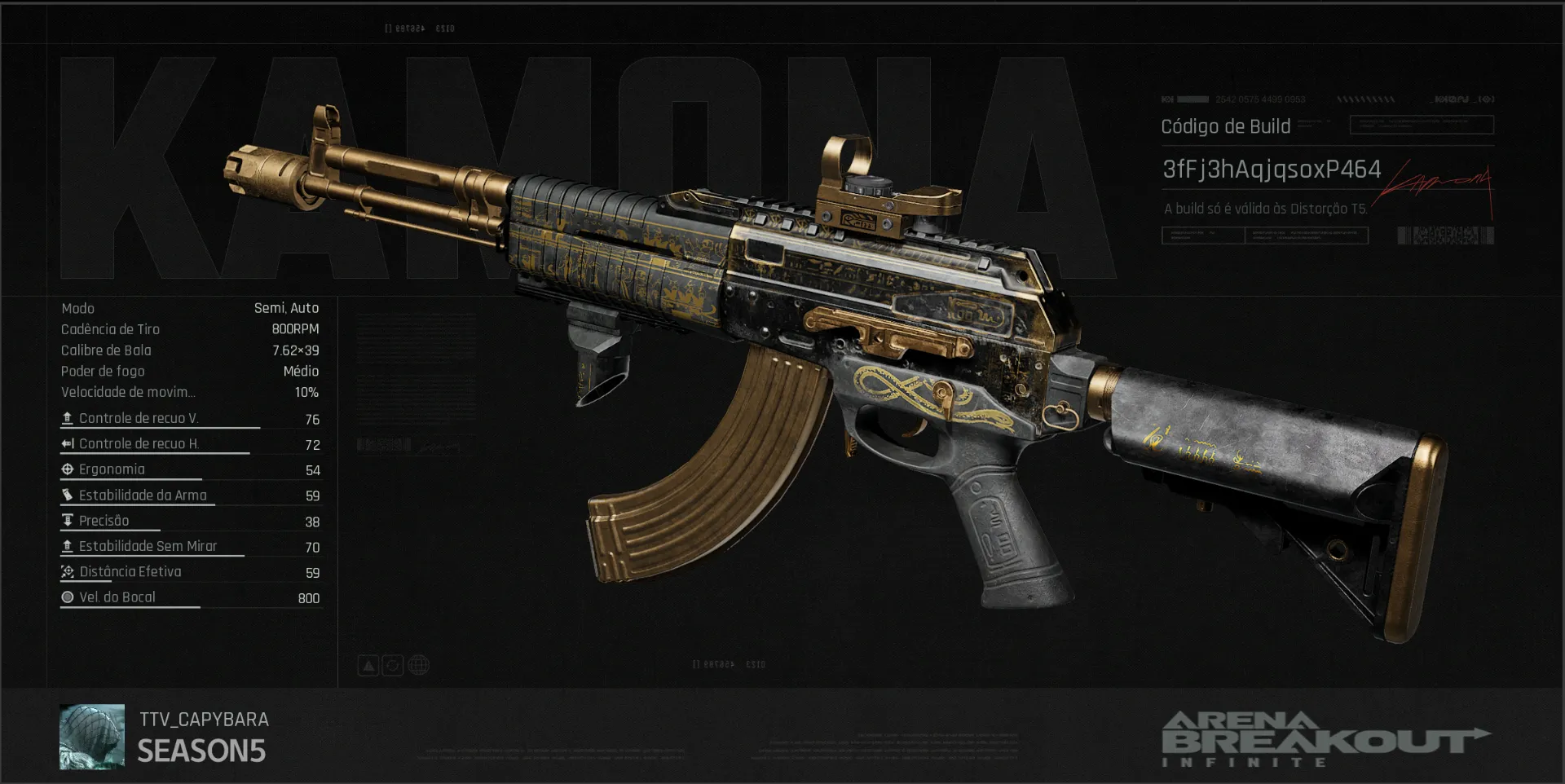This screenshot has width=1565, height=784.
Task: Switch to the SEASON5 banner tab
Action: pyautogui.click(x=202, y=751)
